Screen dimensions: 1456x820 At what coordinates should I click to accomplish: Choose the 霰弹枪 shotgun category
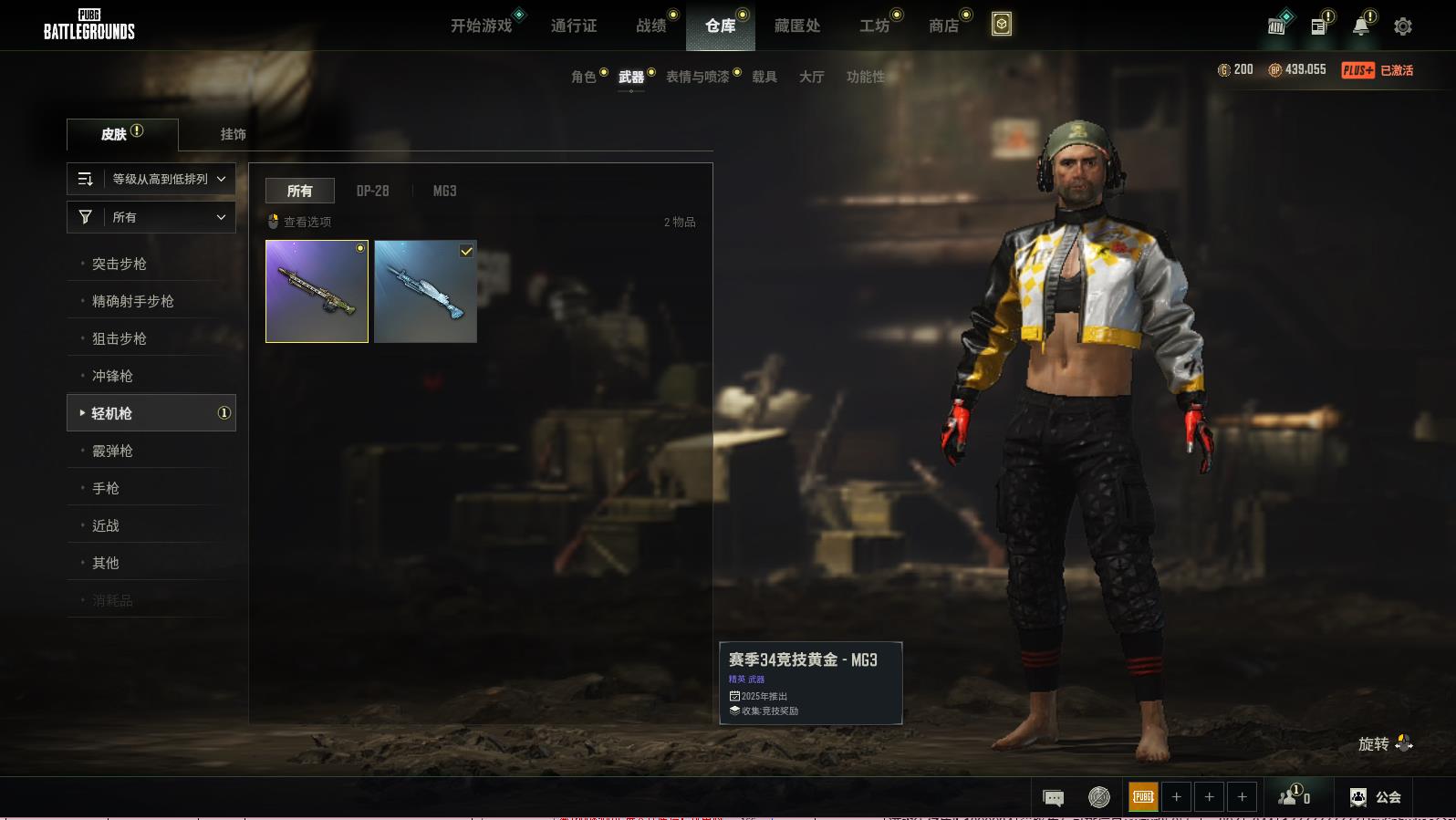click(112, 451)
